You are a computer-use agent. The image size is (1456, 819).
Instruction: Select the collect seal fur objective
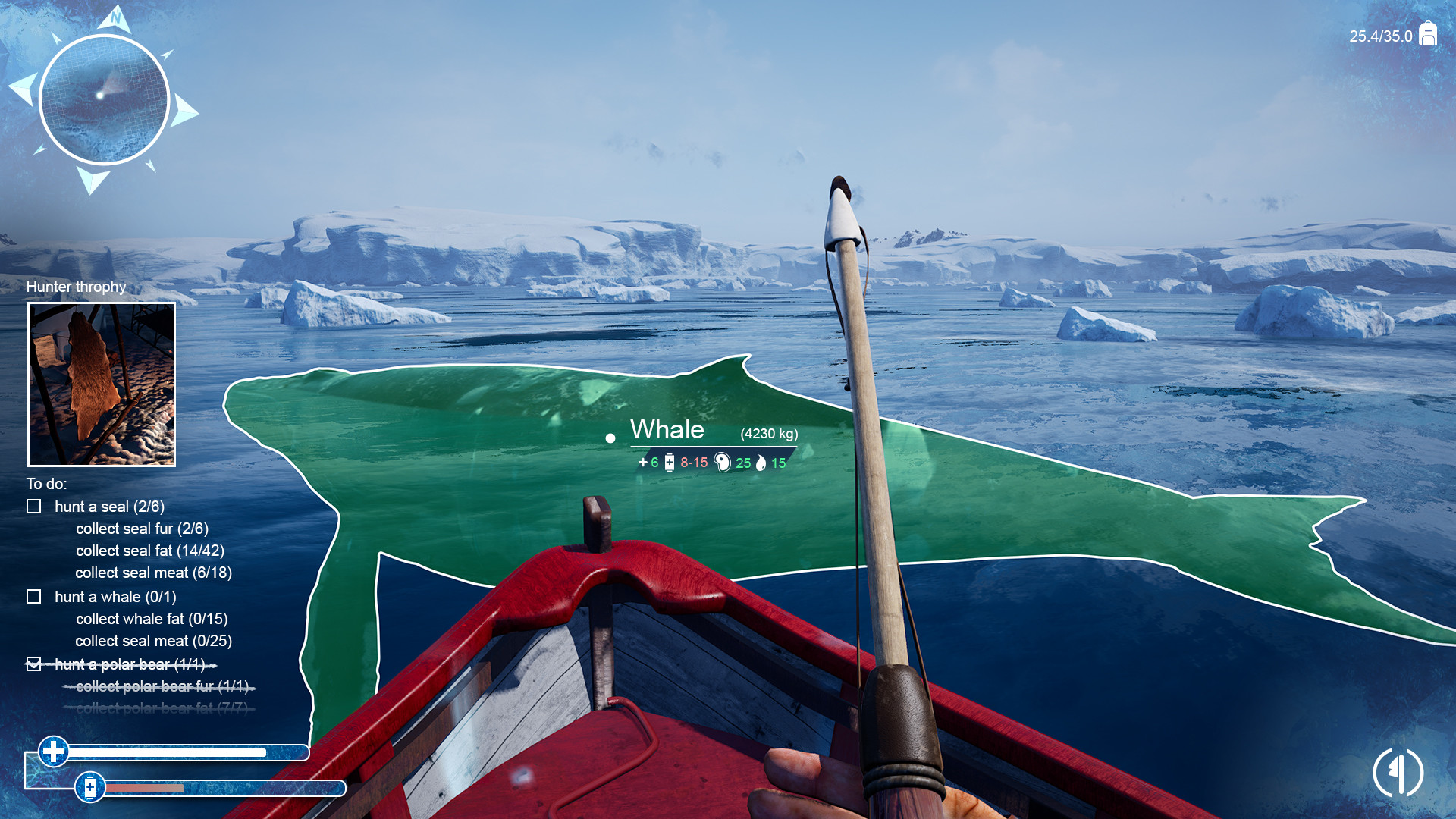[142, 529]
